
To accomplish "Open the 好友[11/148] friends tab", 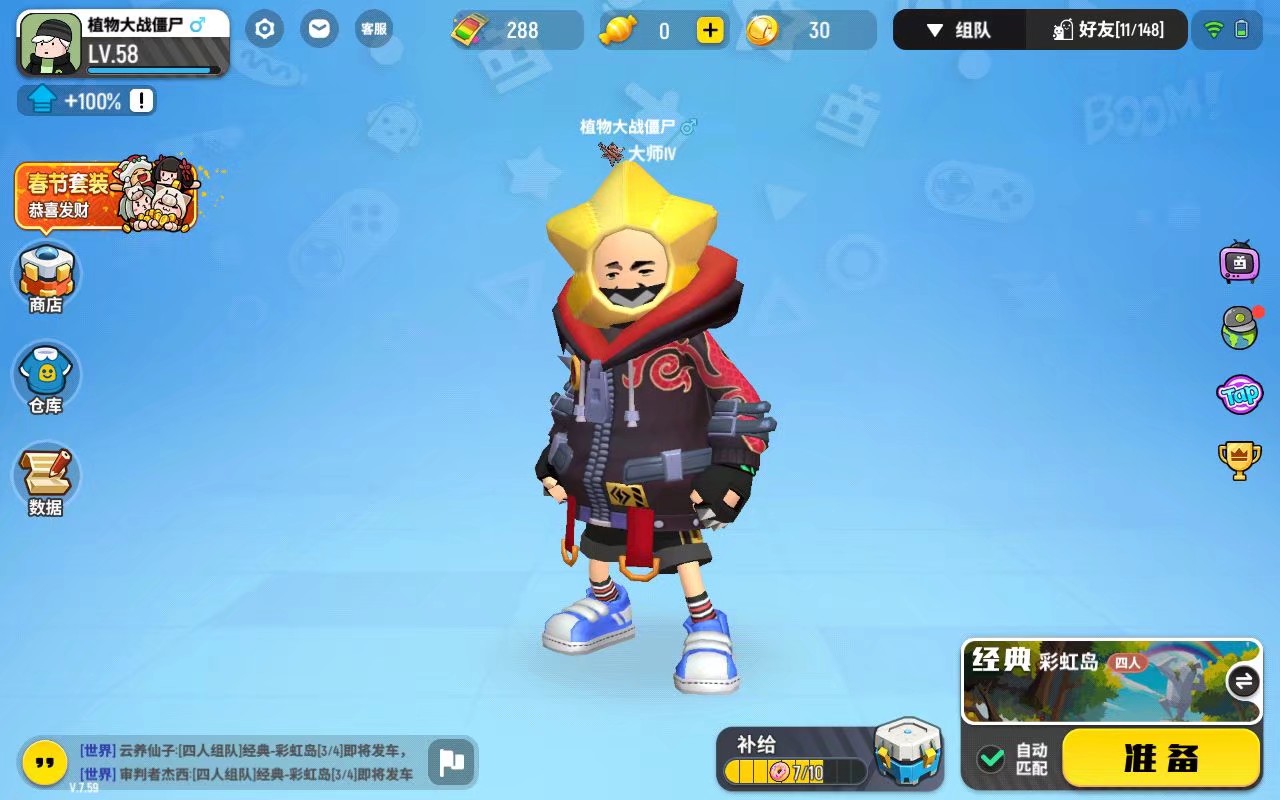I will (1107, 30).
